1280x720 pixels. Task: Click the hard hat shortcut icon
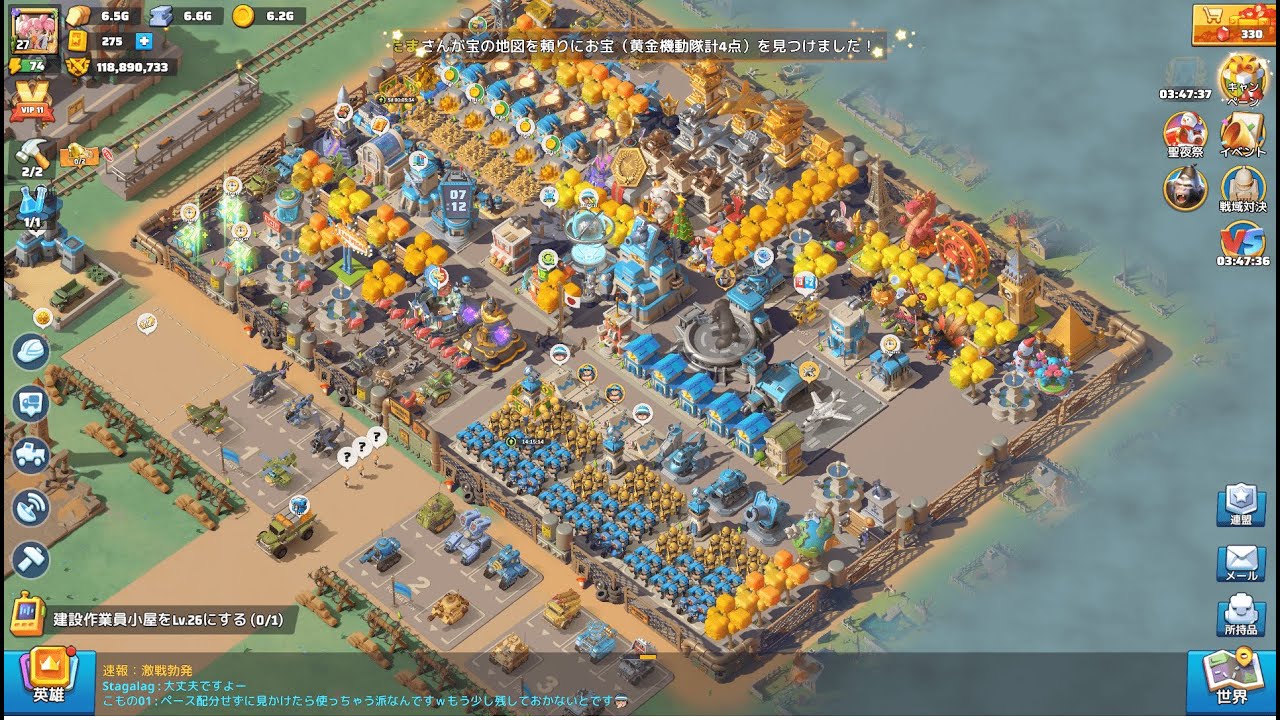[x=31, y=351]
